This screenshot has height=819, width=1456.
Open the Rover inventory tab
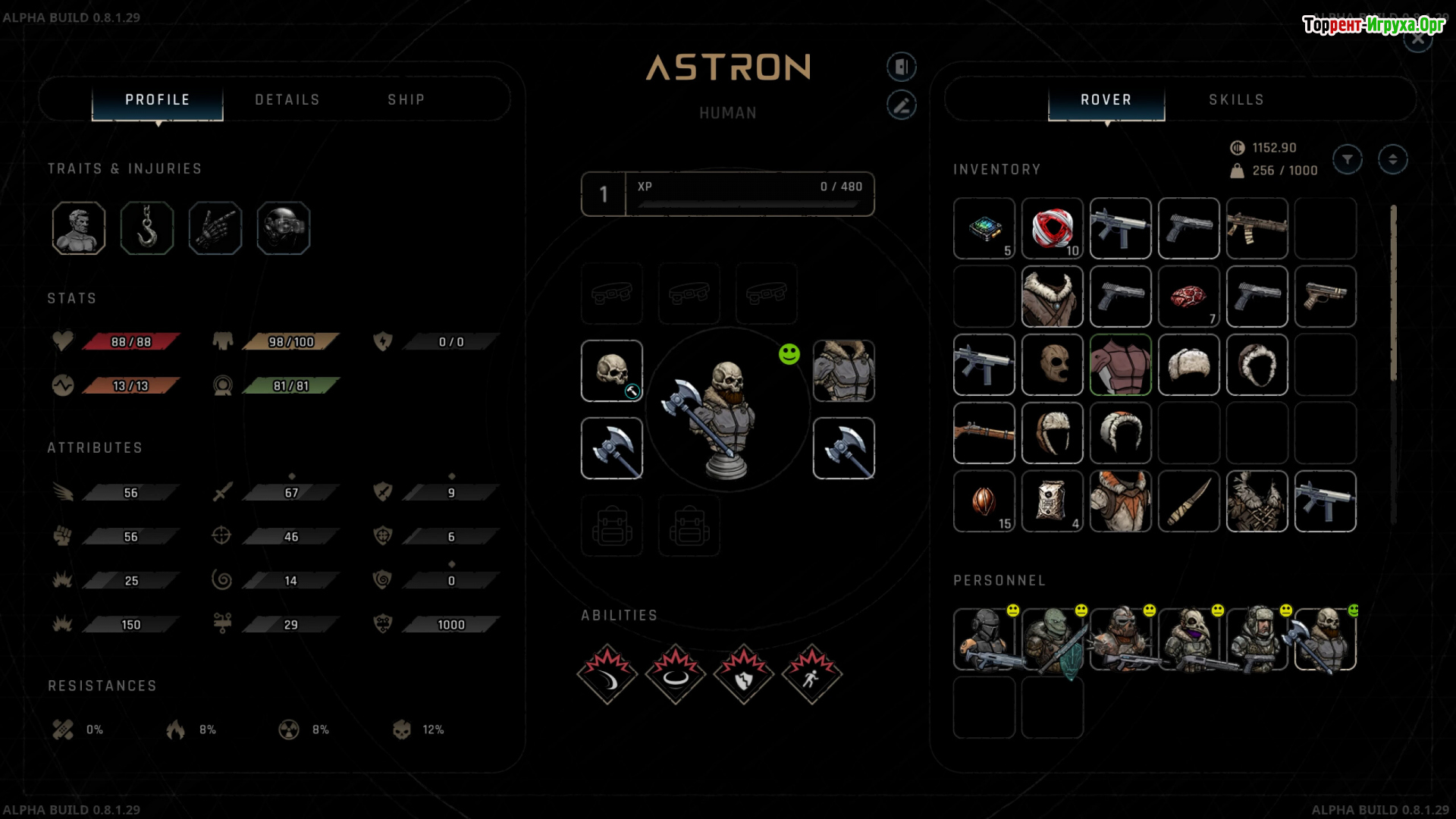[1106, 100]
